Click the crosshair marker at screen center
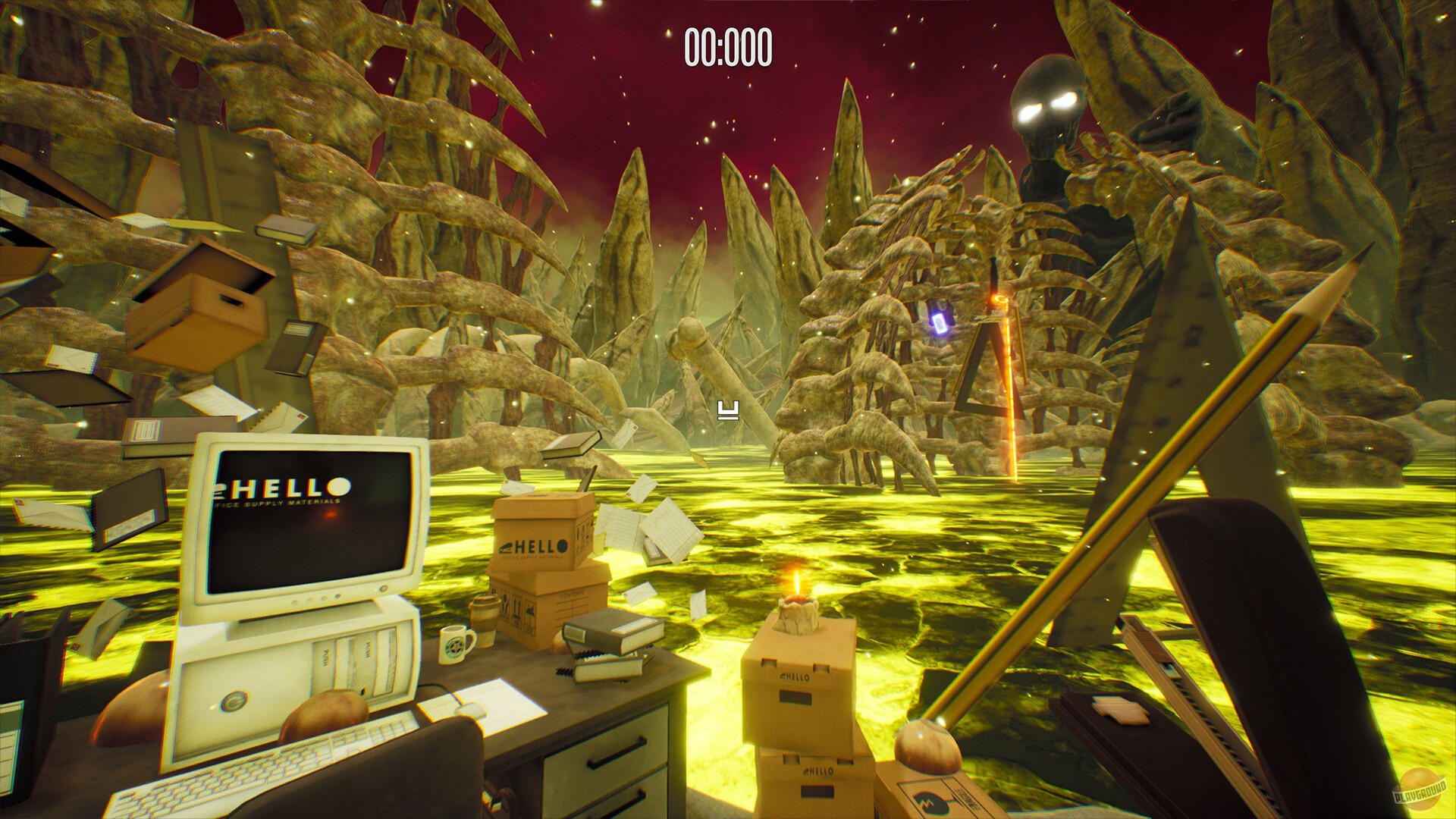The width and height of the screenshot is (1456, 819). (726, 409)
